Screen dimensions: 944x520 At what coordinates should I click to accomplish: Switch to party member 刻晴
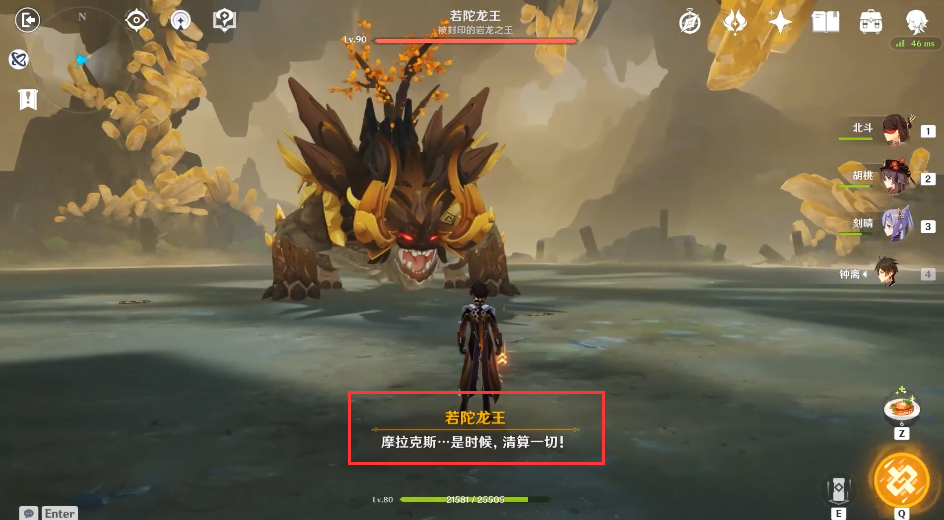click(x=893, y=225)
